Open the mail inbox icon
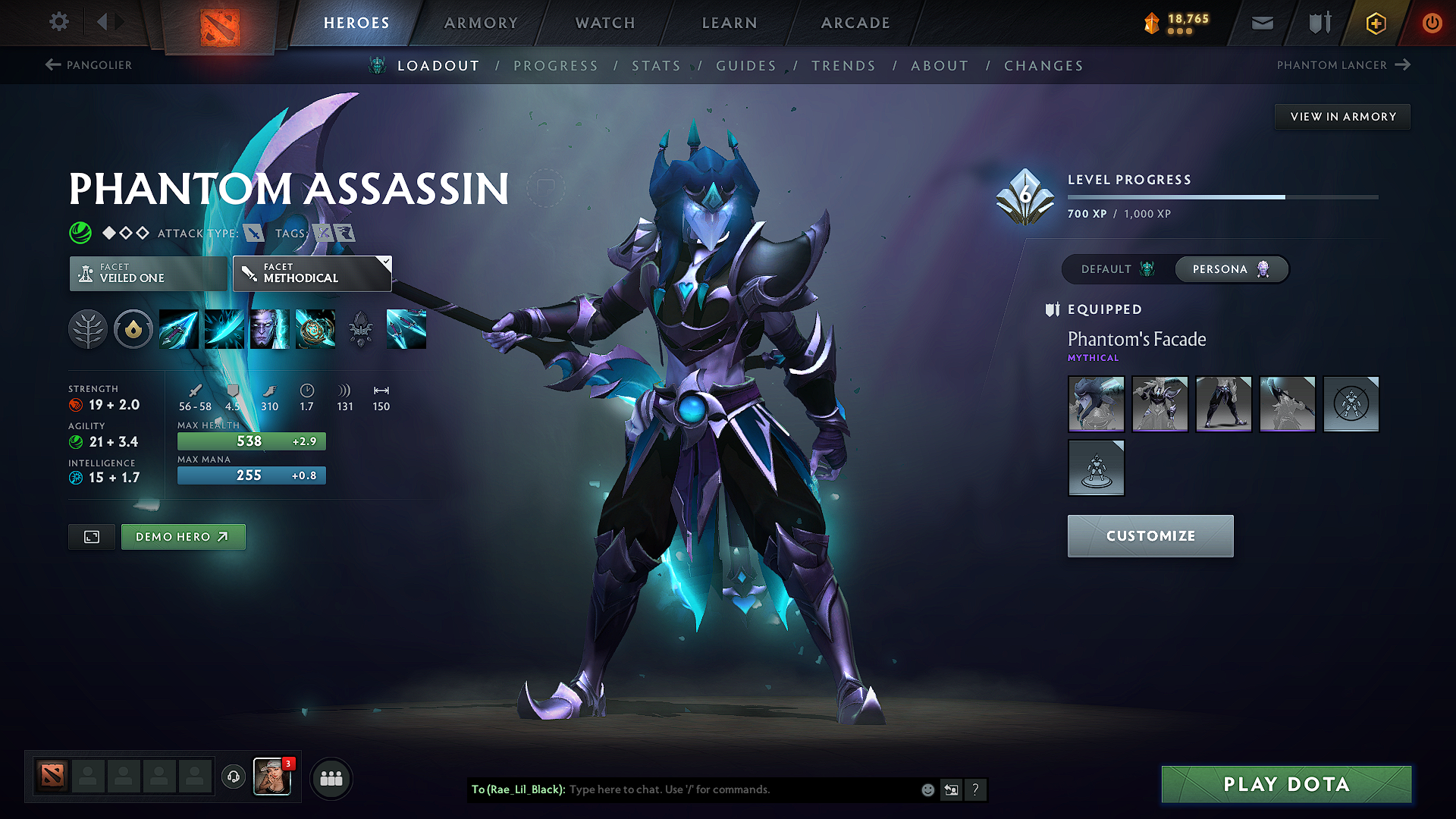 [x=1261, y=22]
